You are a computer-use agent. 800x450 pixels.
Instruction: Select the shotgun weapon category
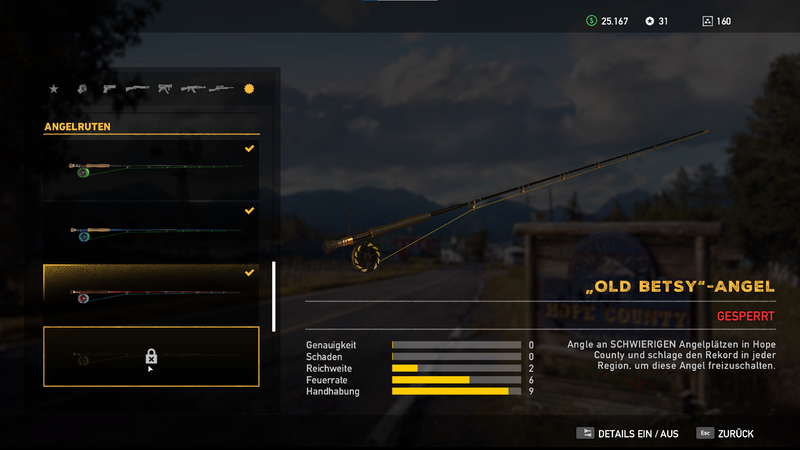click(x=137, y=89)
